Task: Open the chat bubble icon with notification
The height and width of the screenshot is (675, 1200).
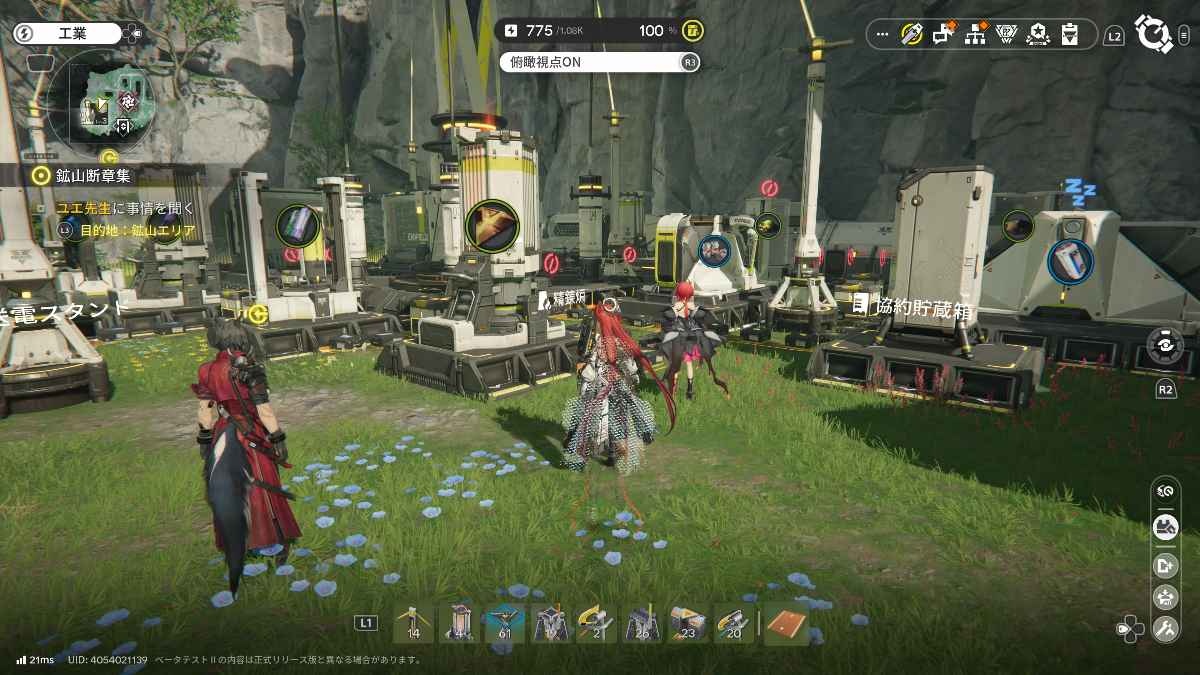Action: point(943,35)
